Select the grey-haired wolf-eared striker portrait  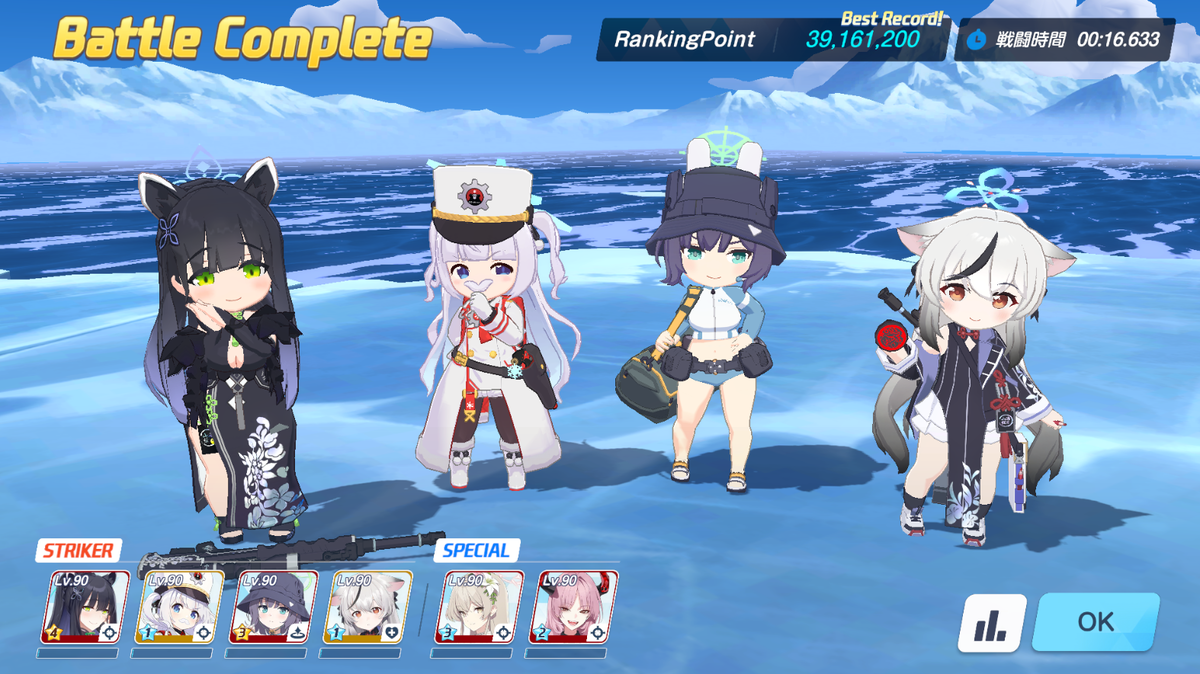coord(368,607)
